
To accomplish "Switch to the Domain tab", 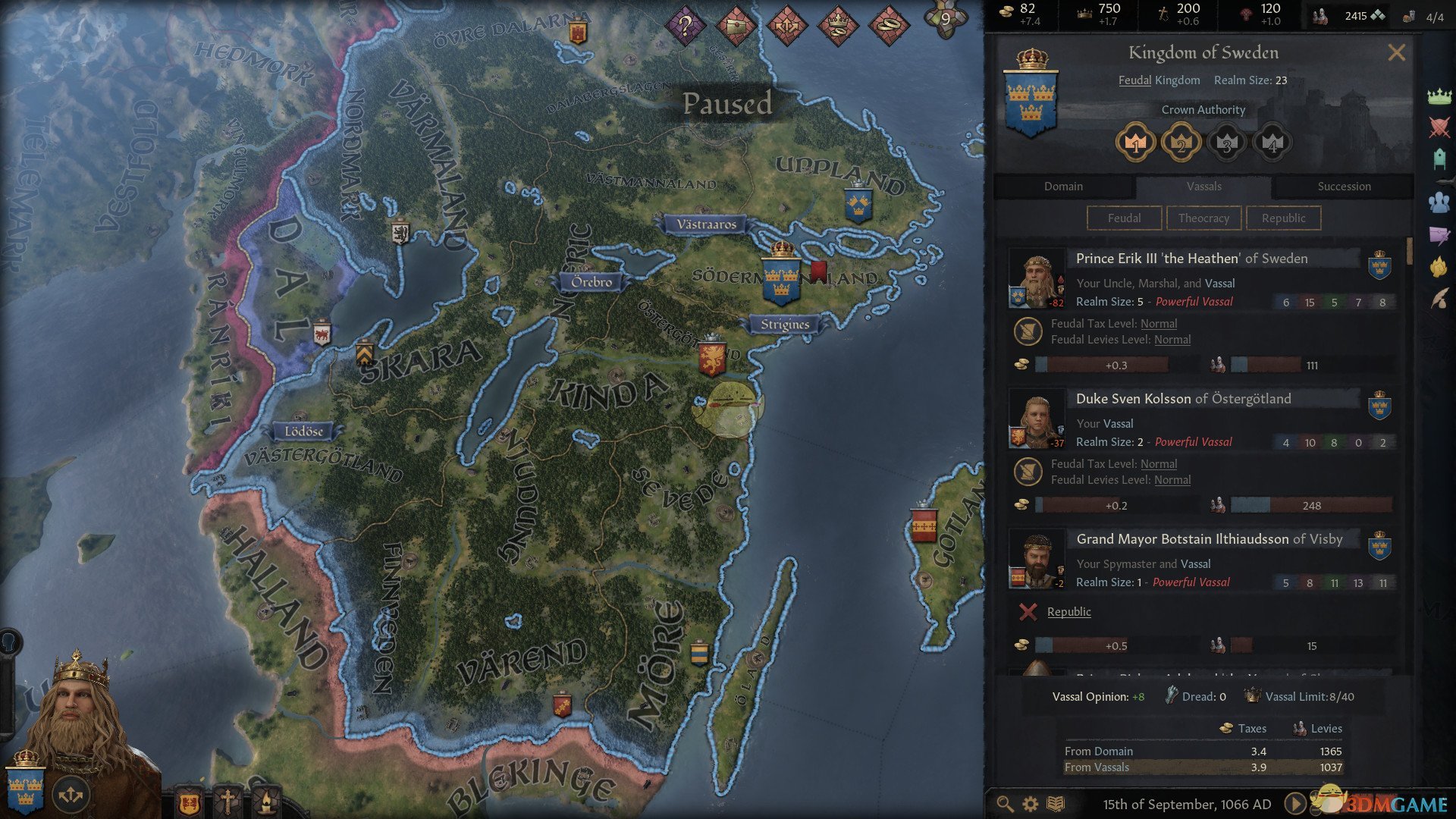I will point(1063,187).
